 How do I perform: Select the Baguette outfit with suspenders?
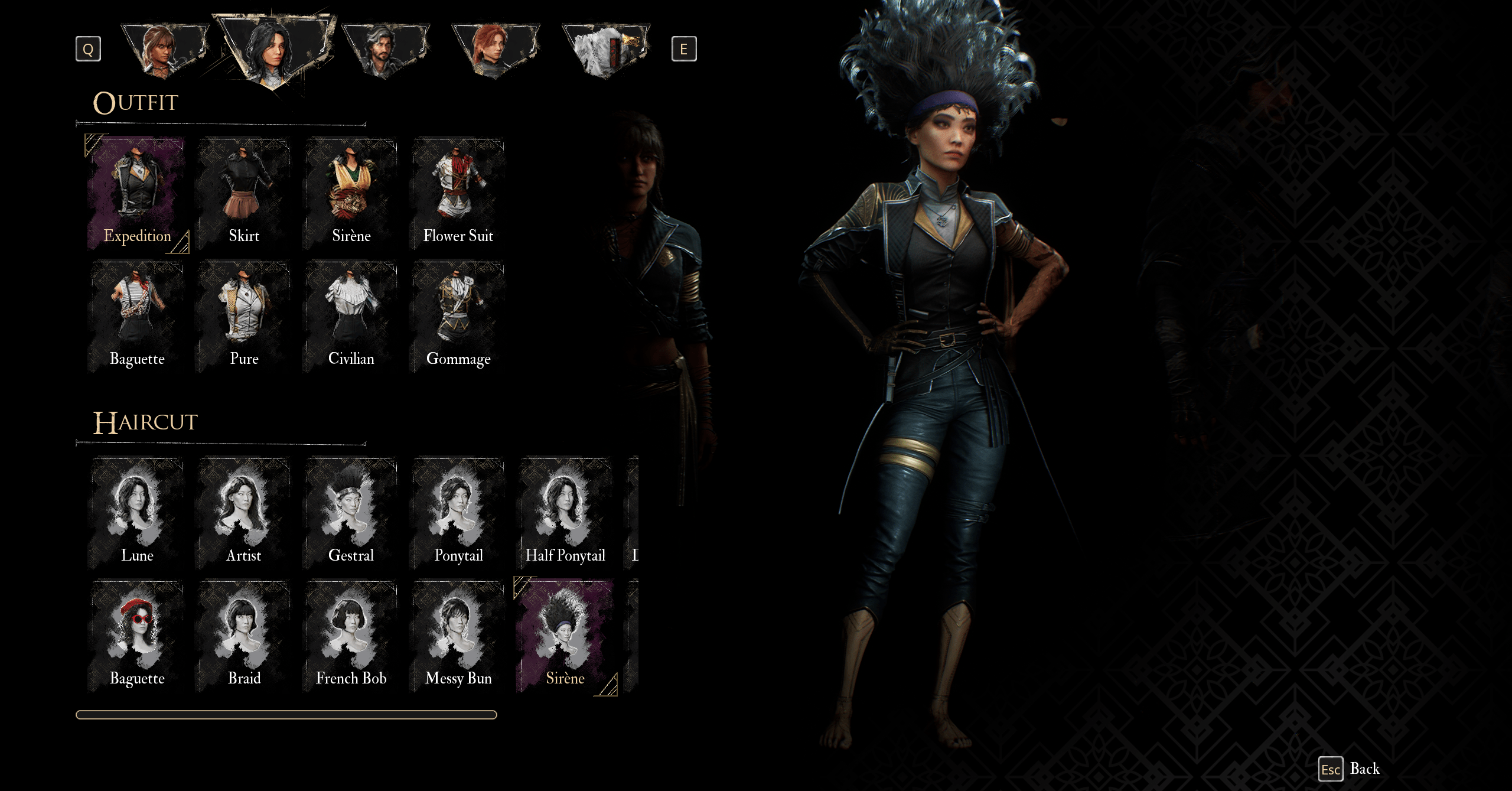click(137, 316)
